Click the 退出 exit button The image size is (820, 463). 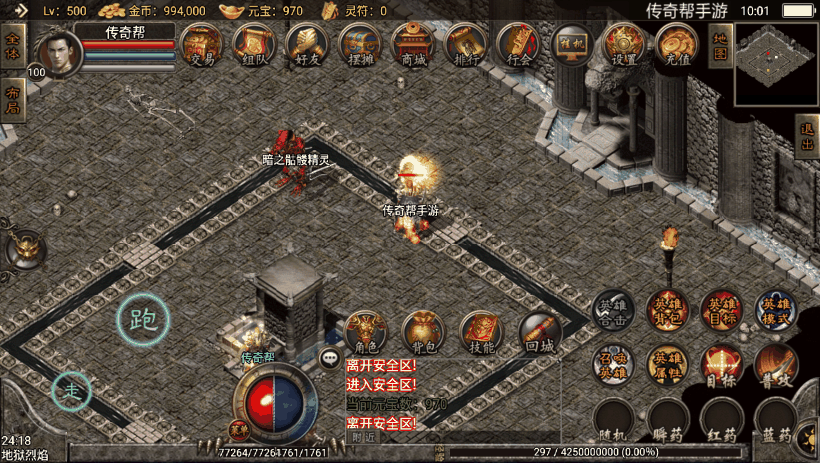pyautogui.click(x=807, y=138)
